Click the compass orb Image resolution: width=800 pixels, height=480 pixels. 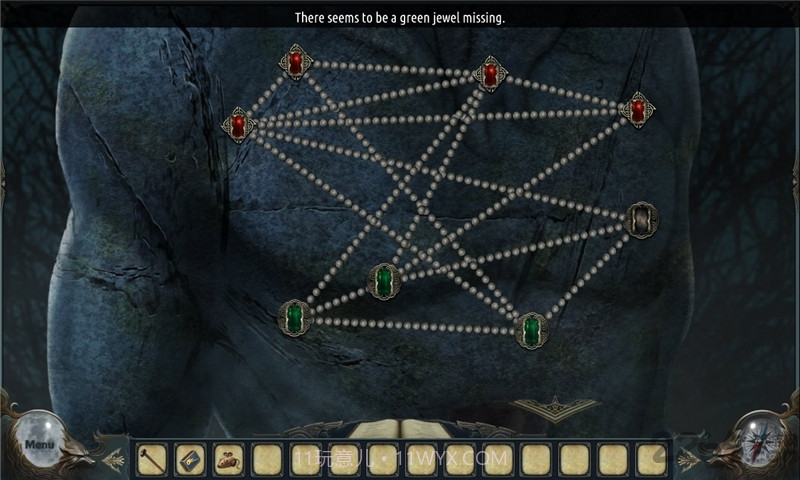pyautogui.click(x=760, y=441)
